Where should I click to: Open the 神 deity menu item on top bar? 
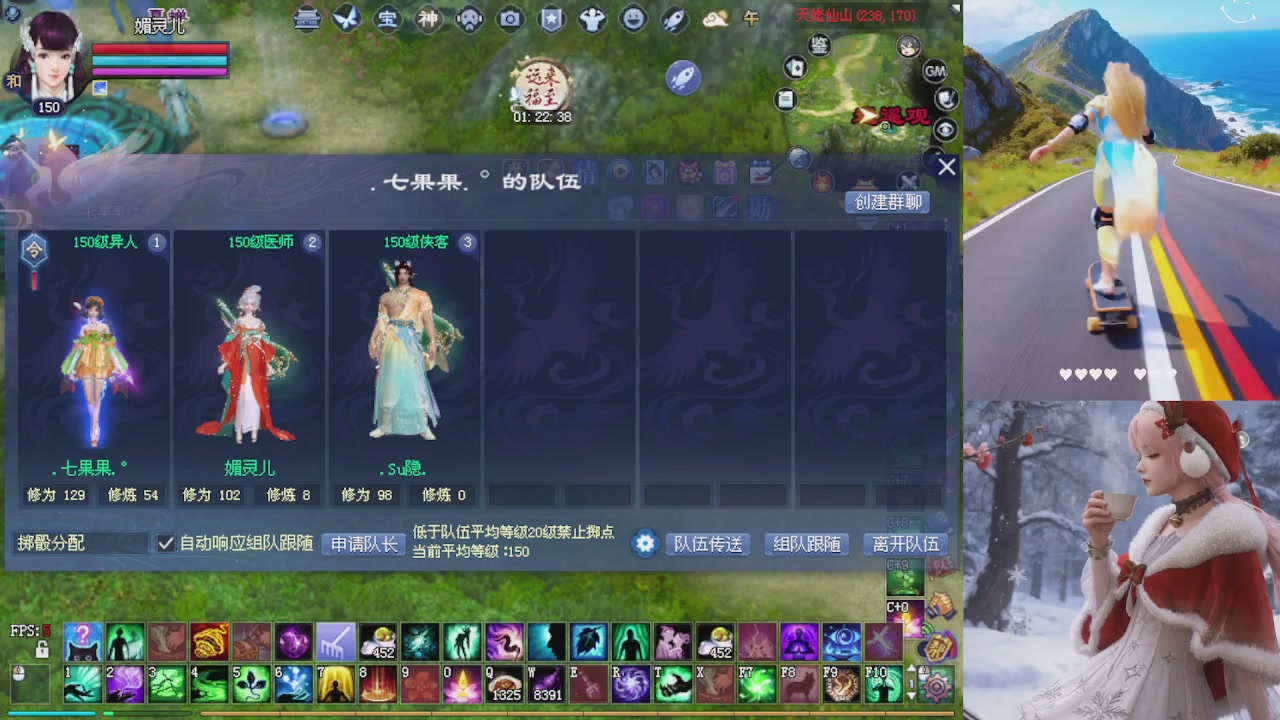[x=428, y=19]
